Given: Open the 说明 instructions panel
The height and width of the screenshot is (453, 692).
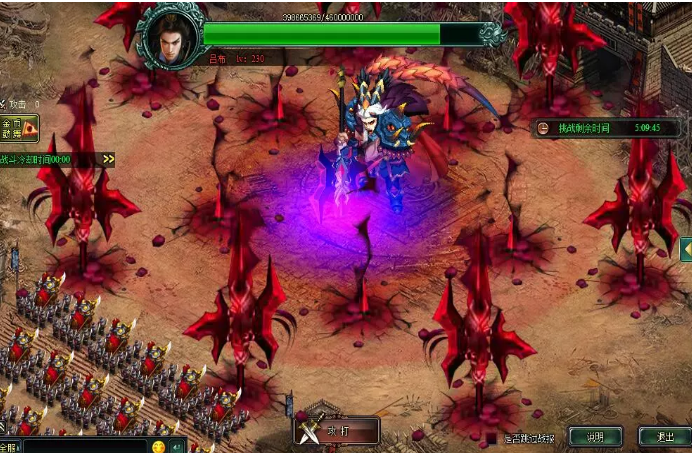Looking at the screenshot, I should 595,437.
